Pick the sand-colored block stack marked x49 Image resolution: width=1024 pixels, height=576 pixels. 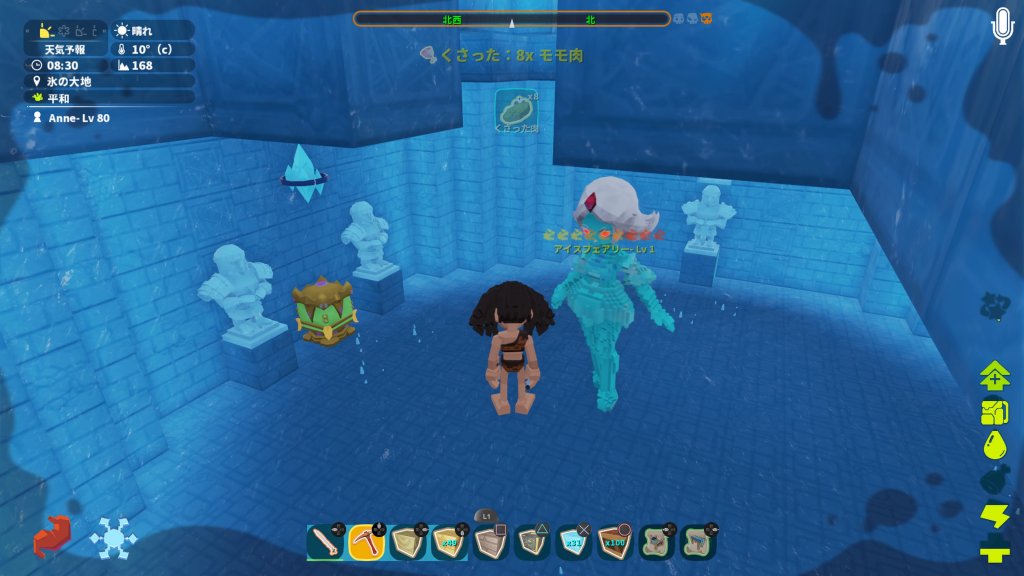coord(450,542)
